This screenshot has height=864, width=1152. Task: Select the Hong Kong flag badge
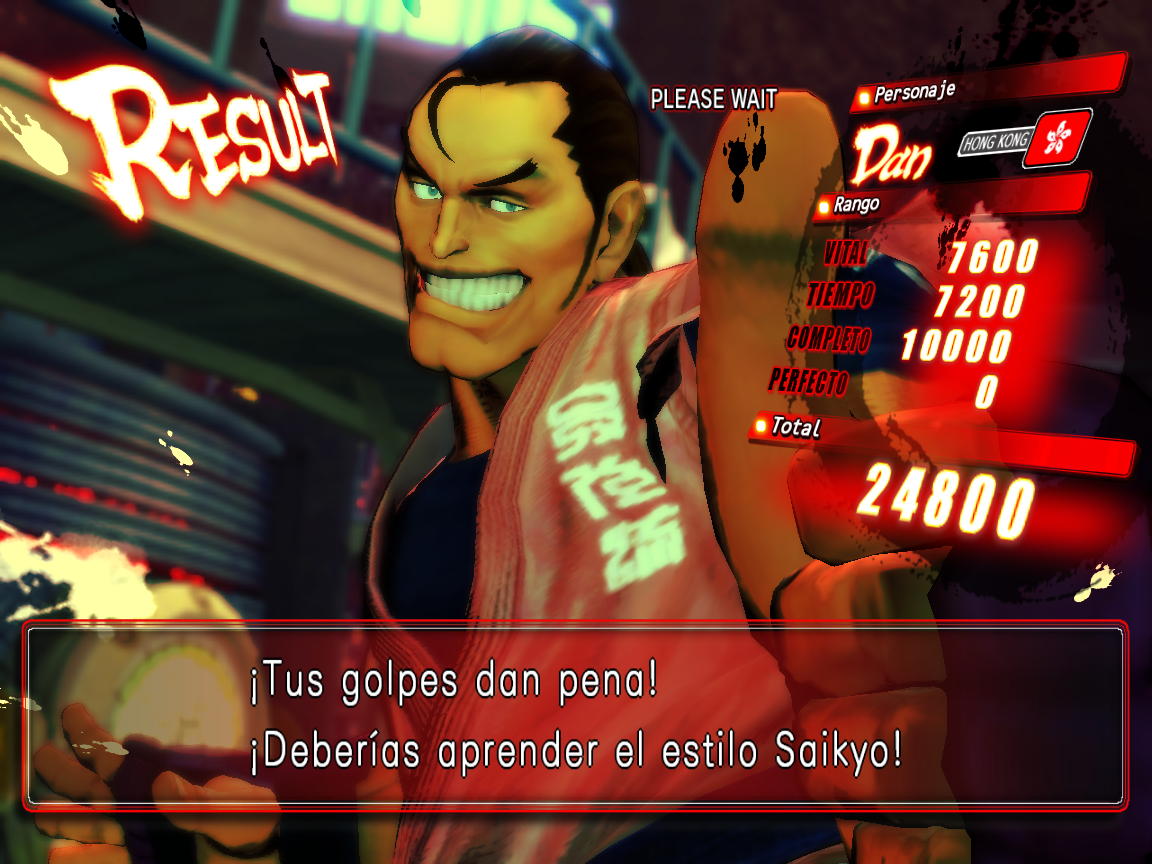(x=1062, y=137)
